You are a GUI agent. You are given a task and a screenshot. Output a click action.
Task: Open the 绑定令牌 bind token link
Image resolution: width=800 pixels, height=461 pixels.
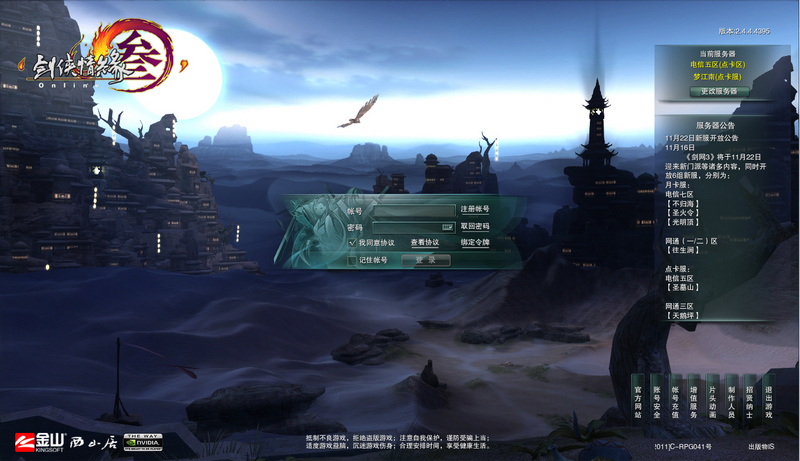[475, 243]
